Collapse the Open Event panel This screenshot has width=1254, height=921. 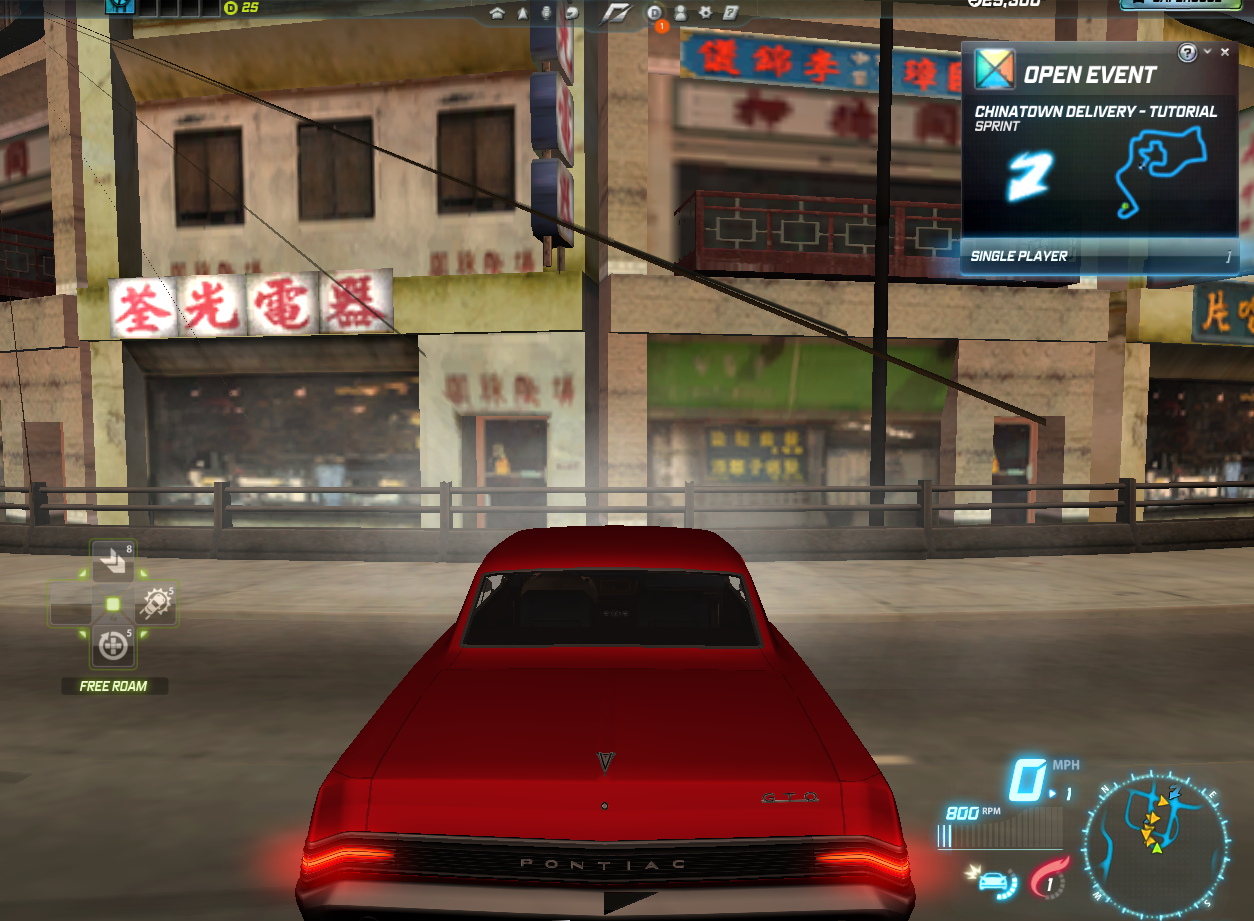[1208, 52]
